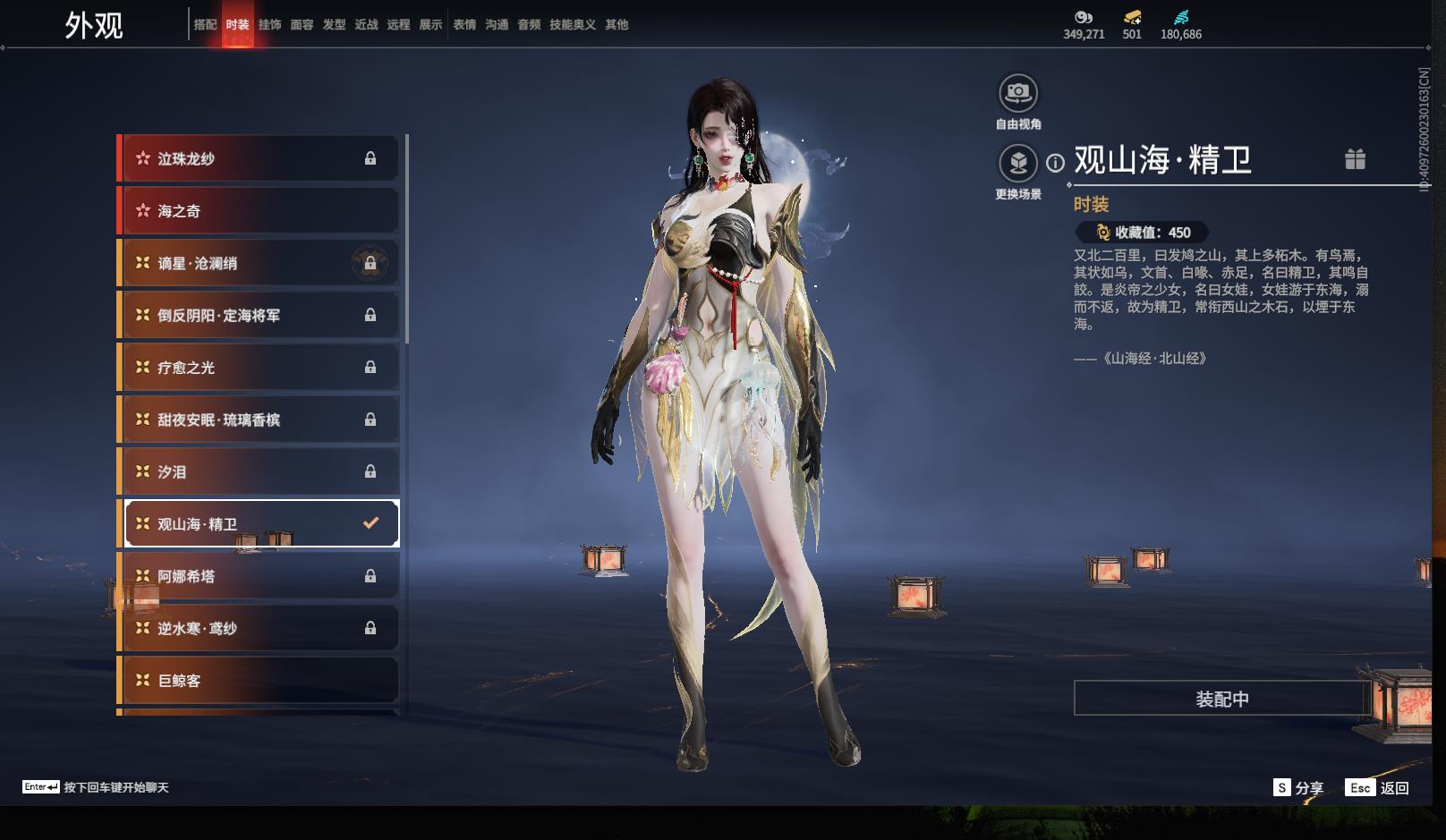Pick the 阿娜希塔 outfit
1446x840 pixels.
259,576
